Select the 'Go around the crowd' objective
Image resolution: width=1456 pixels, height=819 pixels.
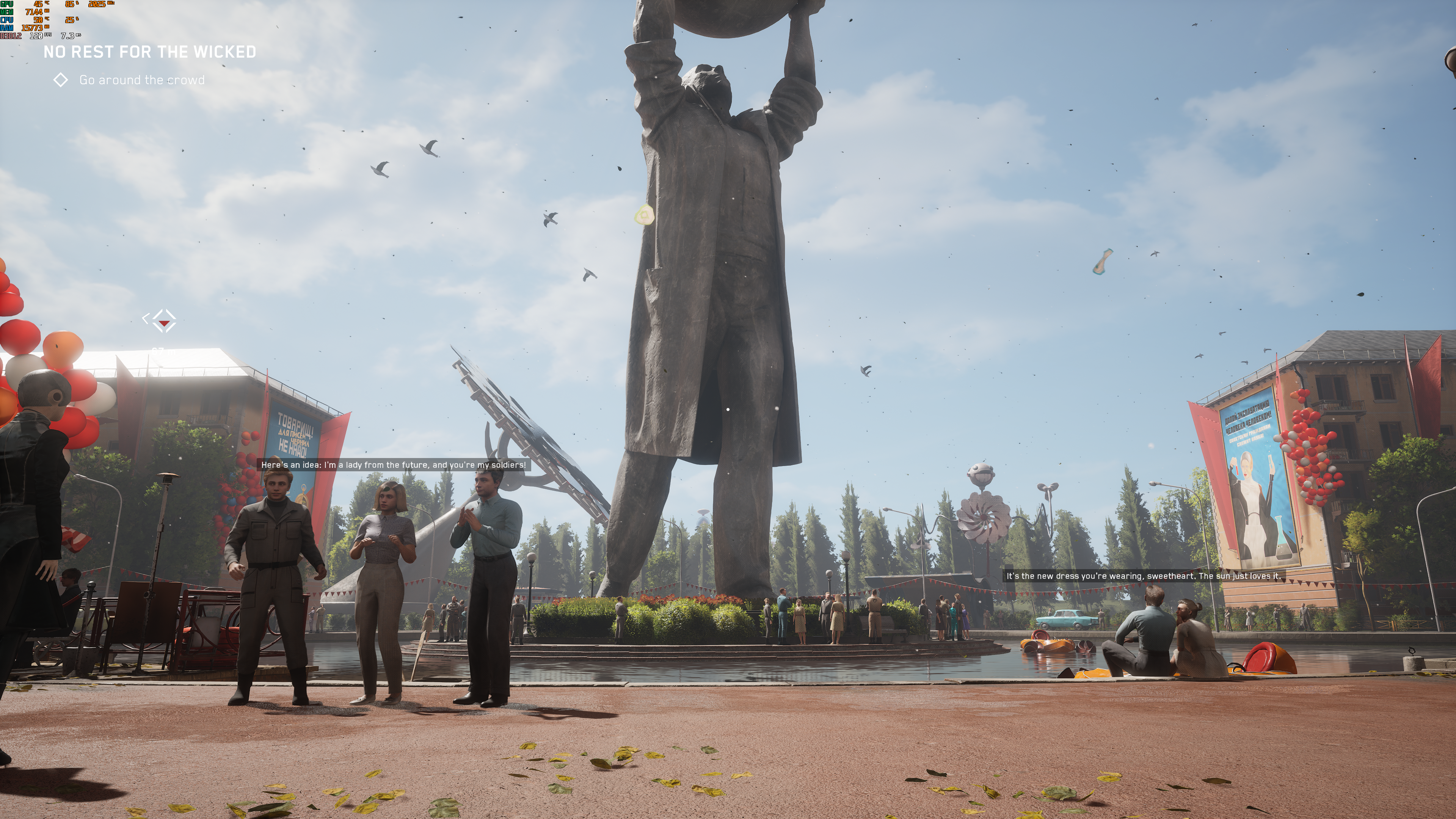(x=141, y=80)
